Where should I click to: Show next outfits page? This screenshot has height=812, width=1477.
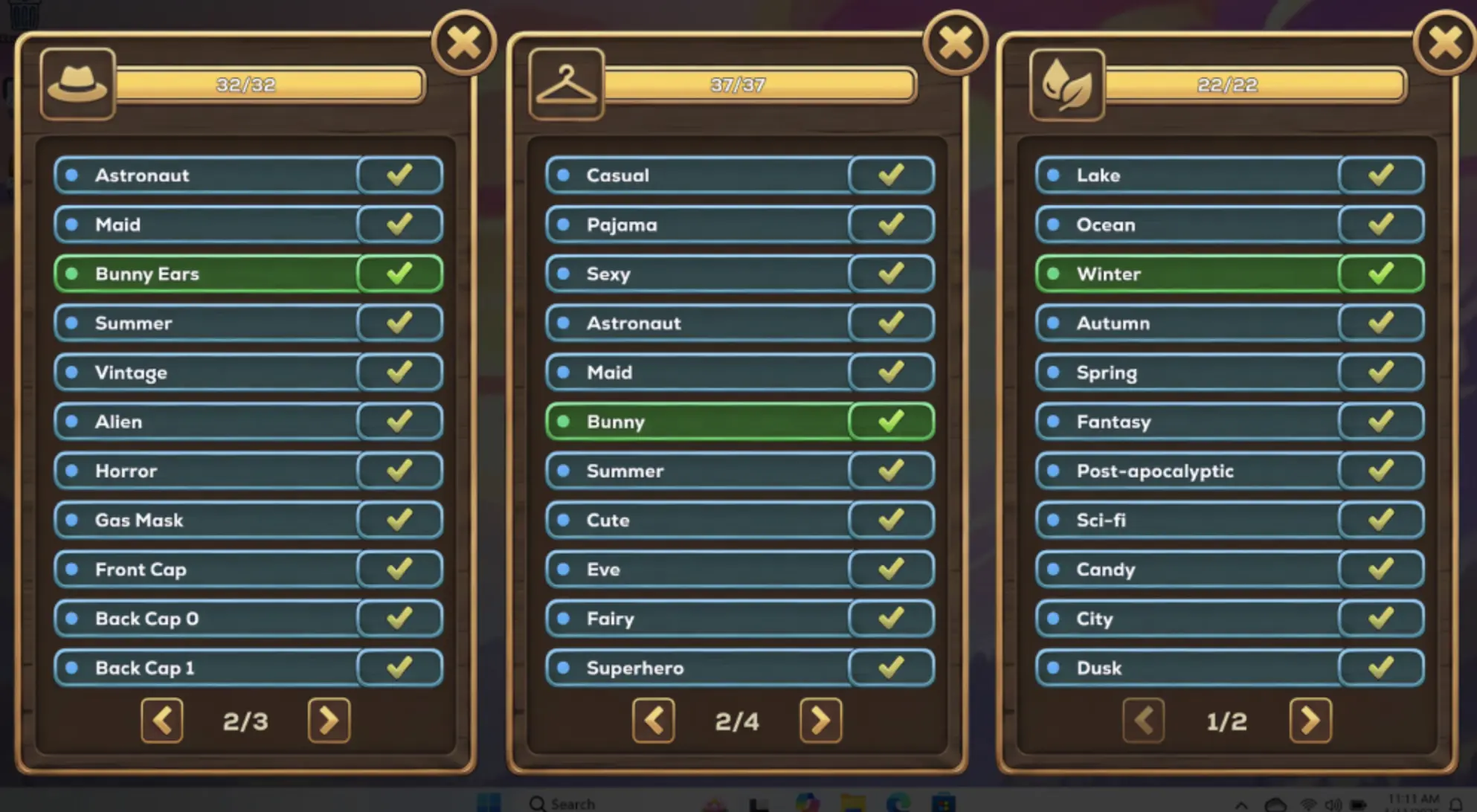click(x=820, y=720)
